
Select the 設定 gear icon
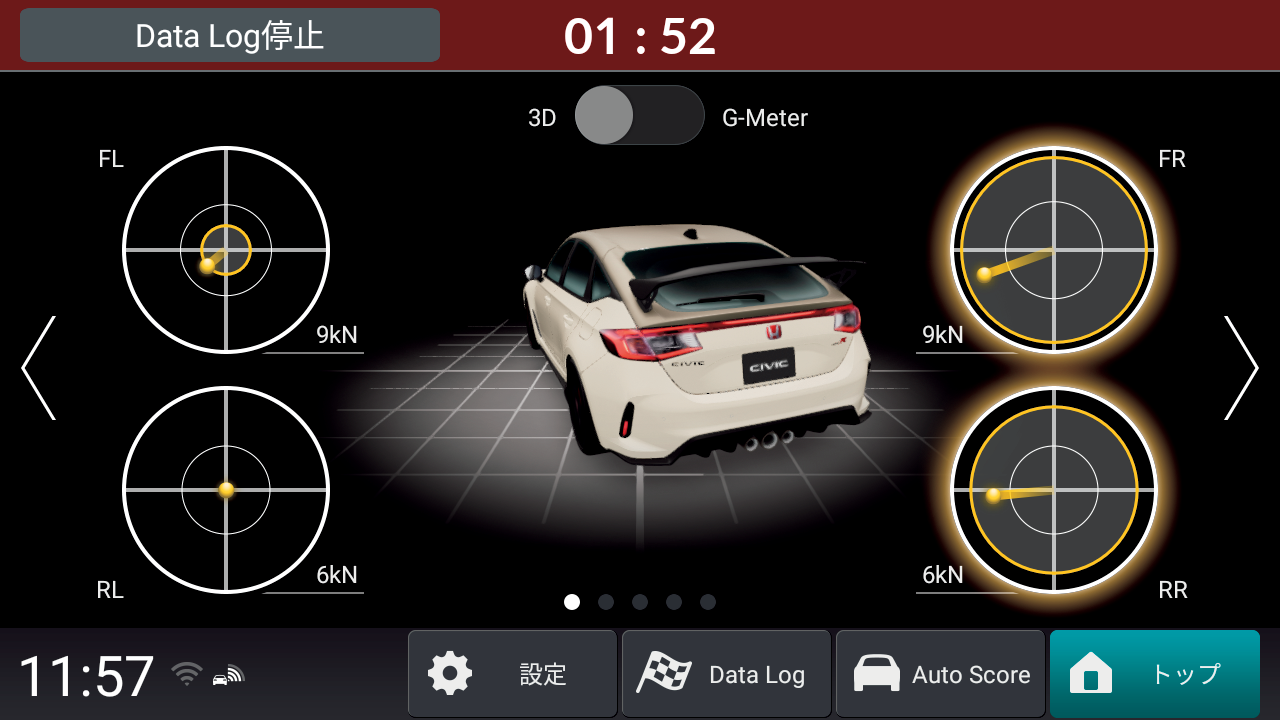tap(449, 673)
